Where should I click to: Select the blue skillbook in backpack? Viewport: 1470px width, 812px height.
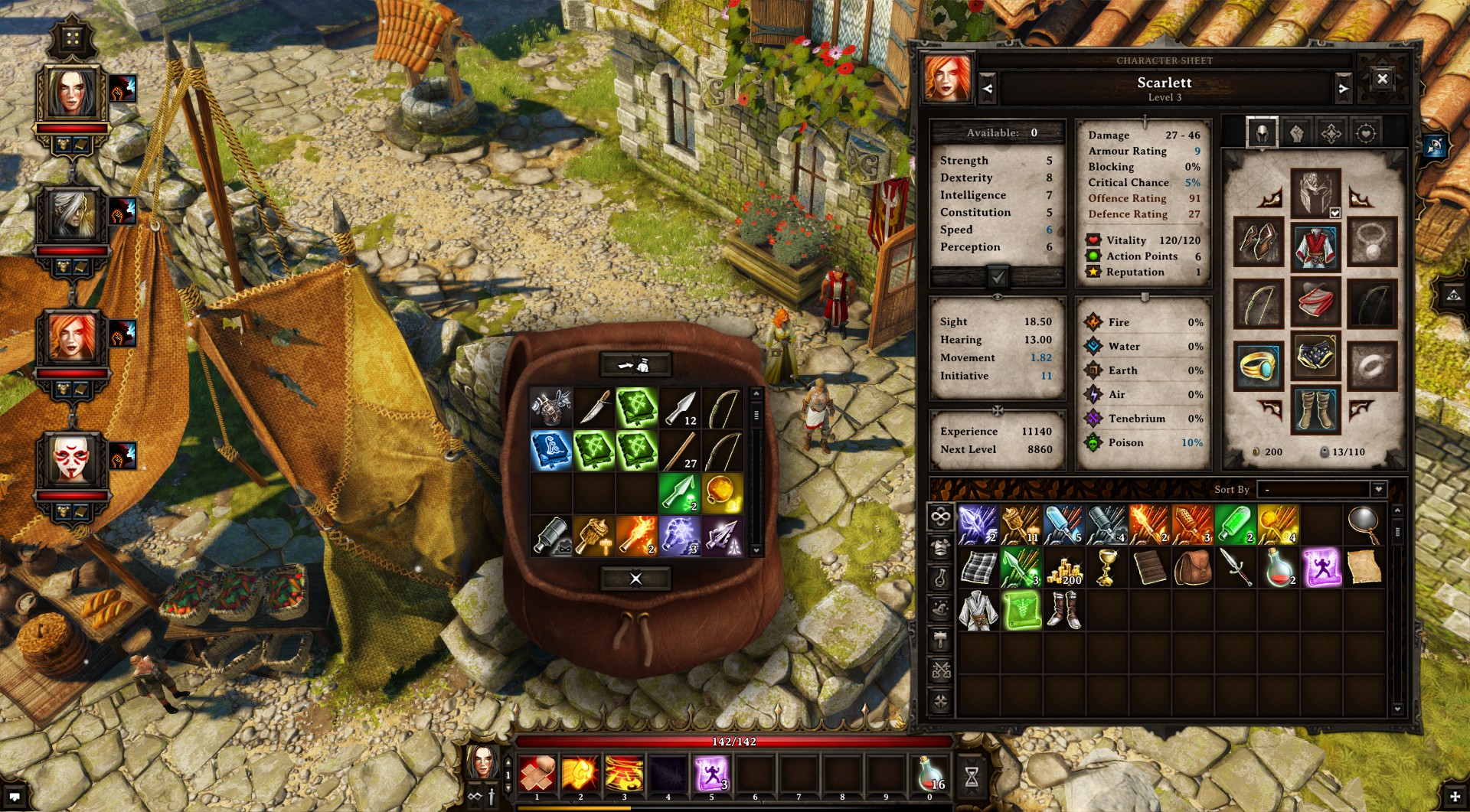point(551,450)
